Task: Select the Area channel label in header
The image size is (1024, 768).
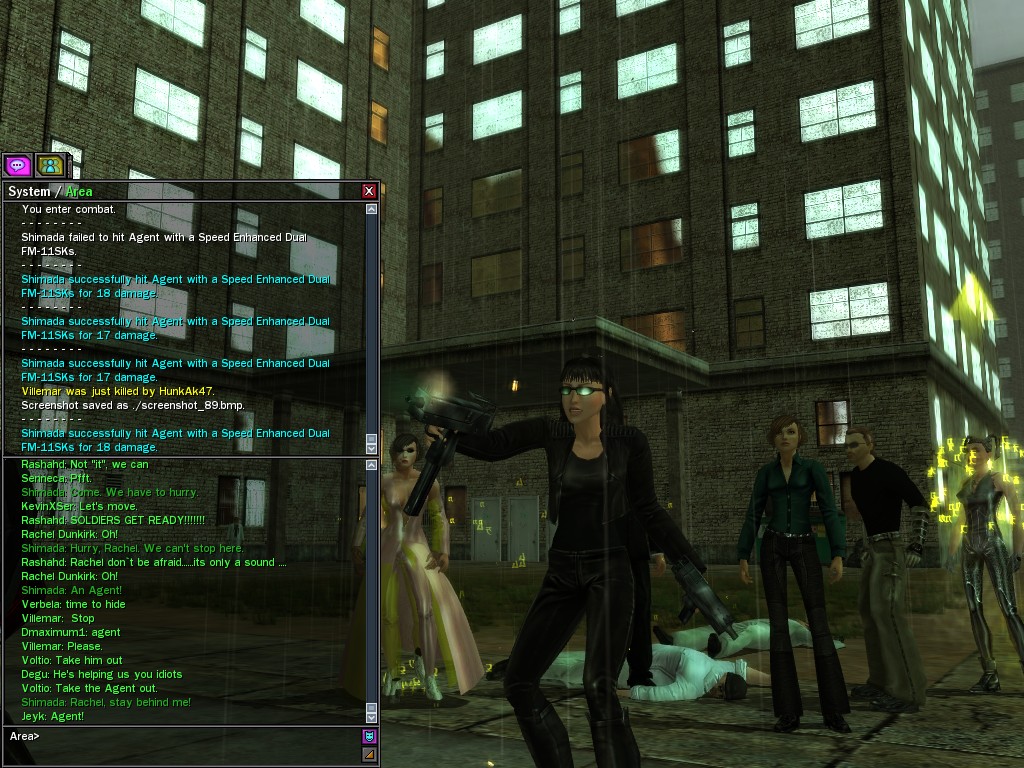Action: point(79,191)
